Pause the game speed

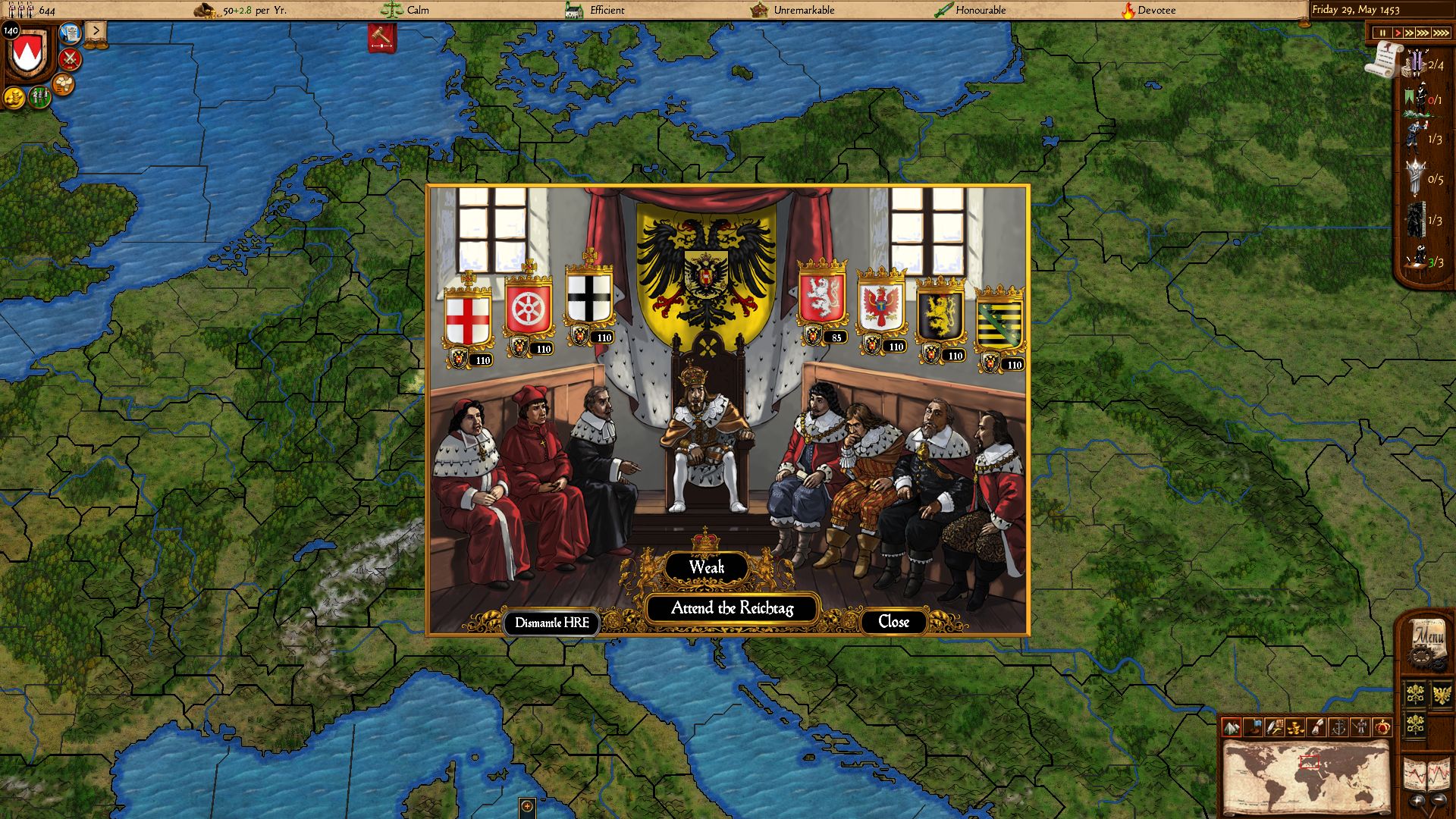point(1382,33)
